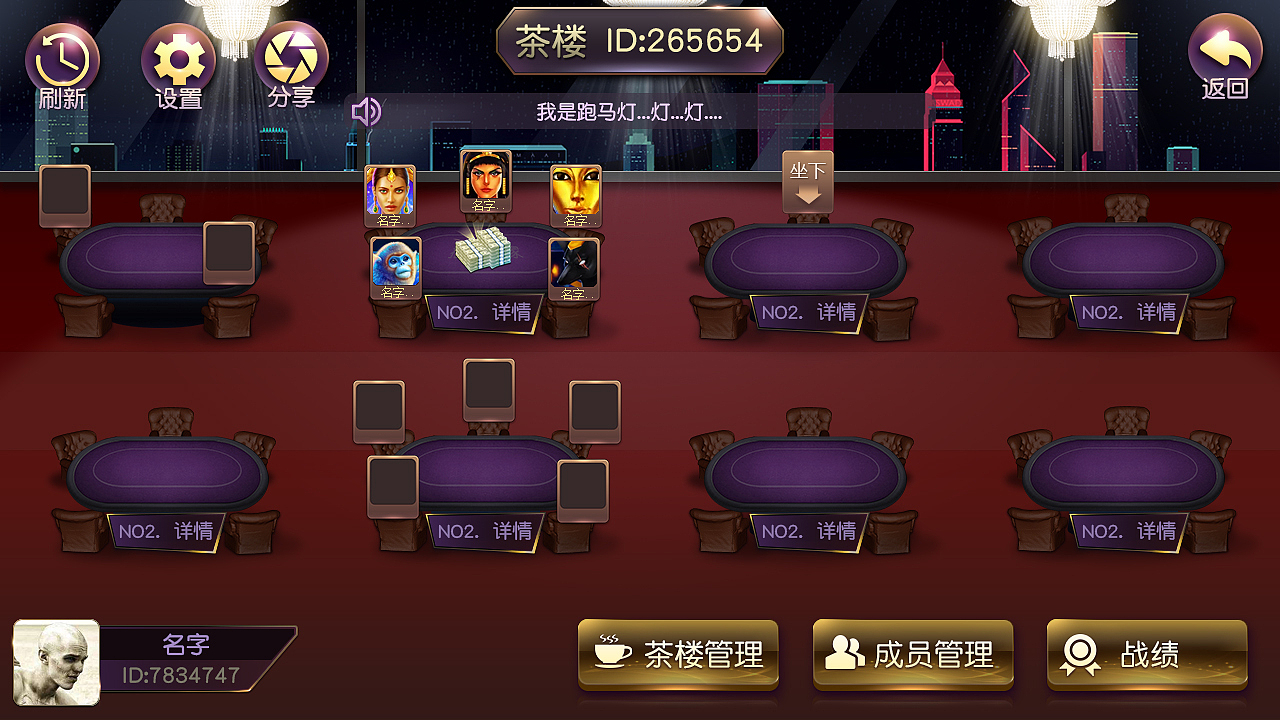This screenshot has height=720, width=1280.
Task: Select the golden mask player avatar
Action: pyautogui.click(x=576, y=190)
